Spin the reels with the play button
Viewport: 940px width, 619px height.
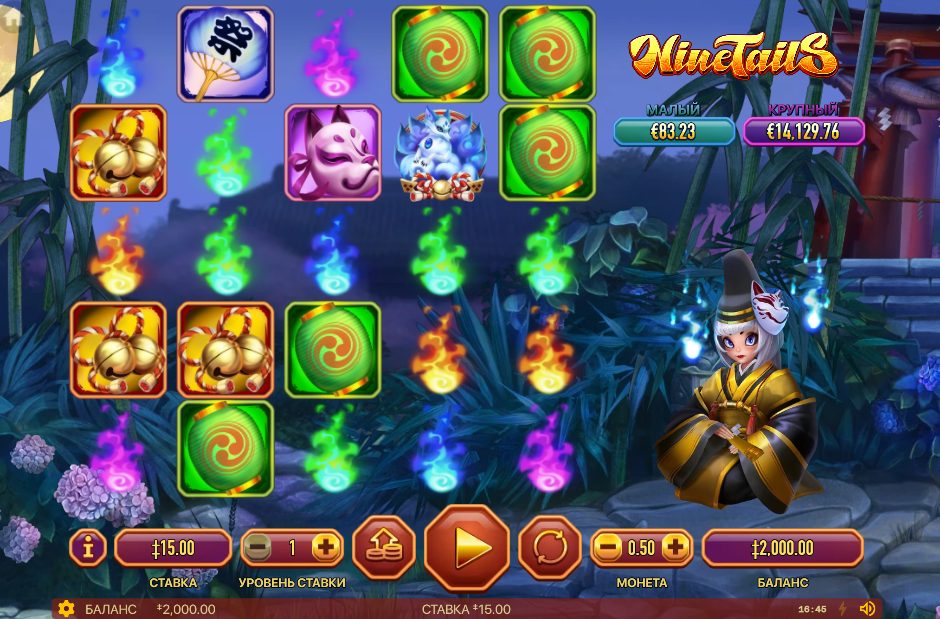pos(468,548)
